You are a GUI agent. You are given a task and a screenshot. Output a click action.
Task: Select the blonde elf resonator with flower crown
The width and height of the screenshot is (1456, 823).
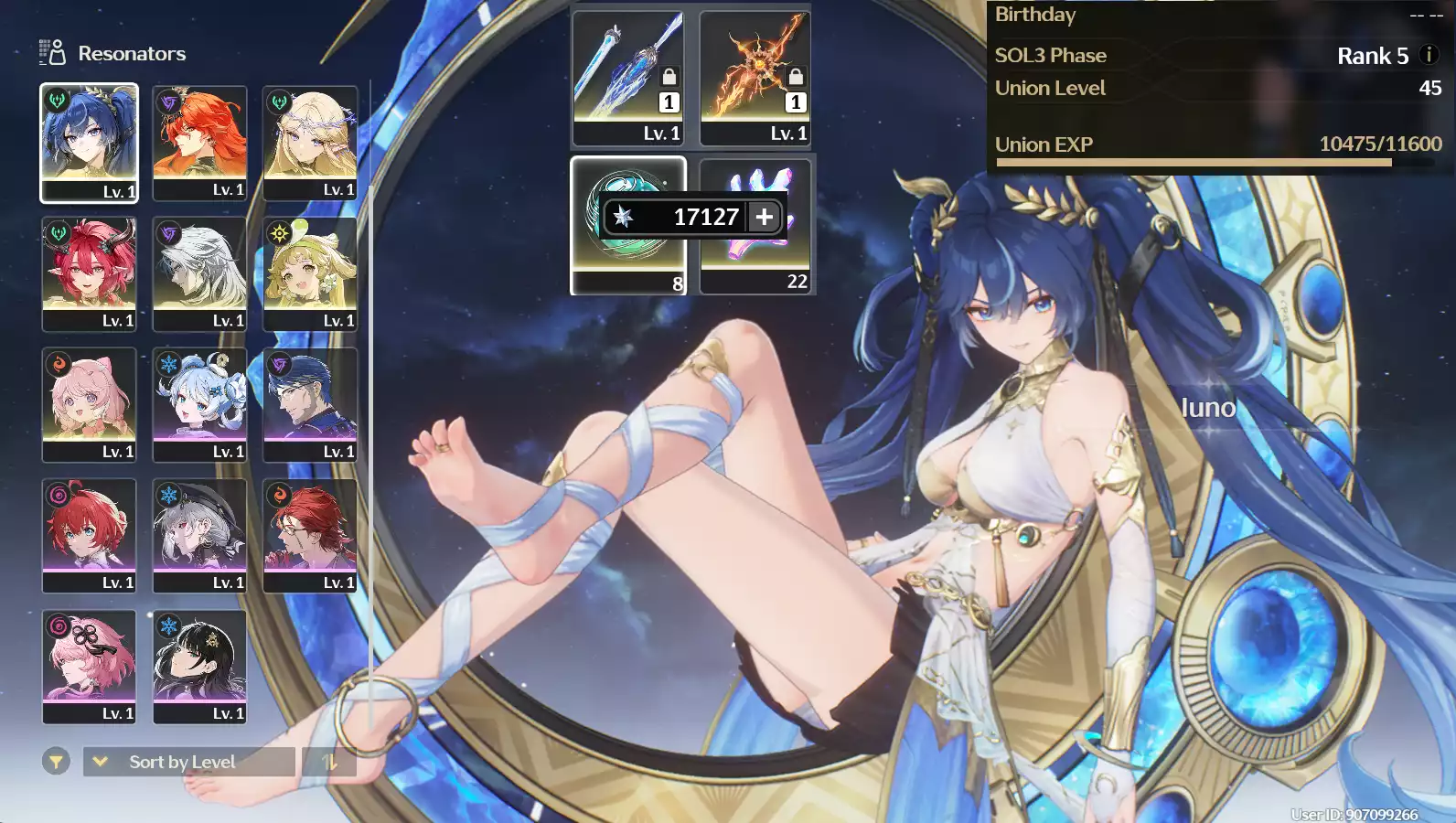(310, 143)
